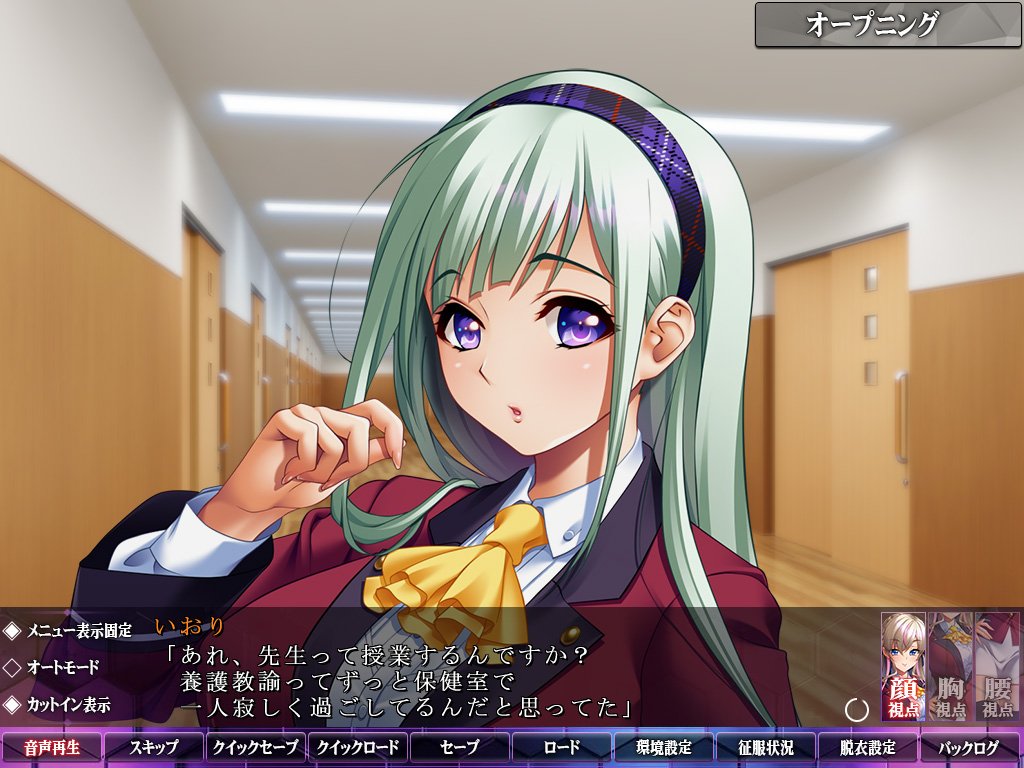Screen dimensions: 1024x768
Task: Open the 脱衣設定 settings
Action: pos(868,747)
